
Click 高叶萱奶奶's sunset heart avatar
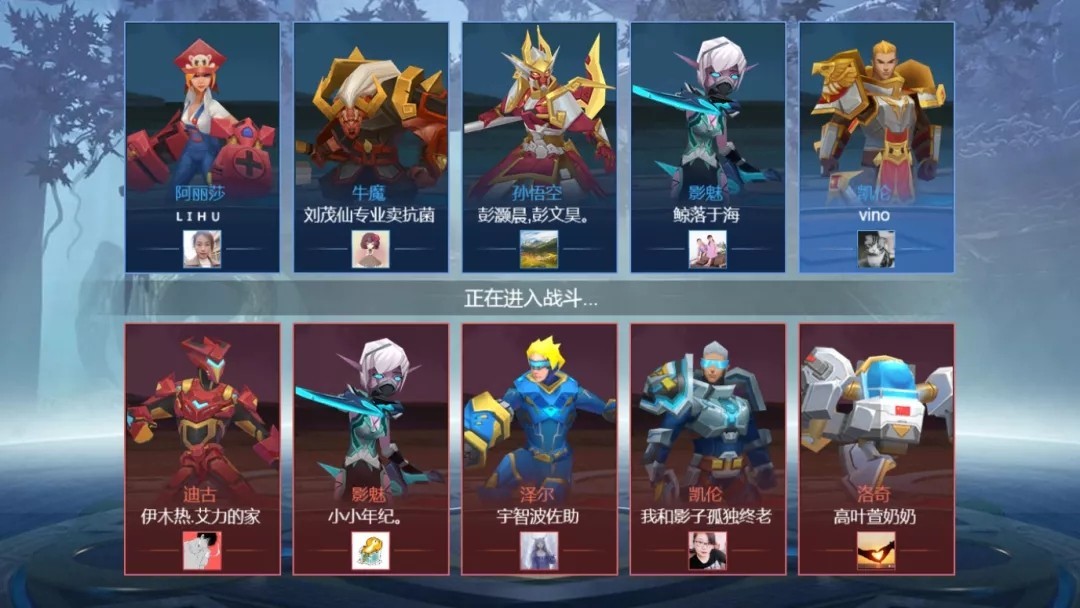click(x=876, y=550)
